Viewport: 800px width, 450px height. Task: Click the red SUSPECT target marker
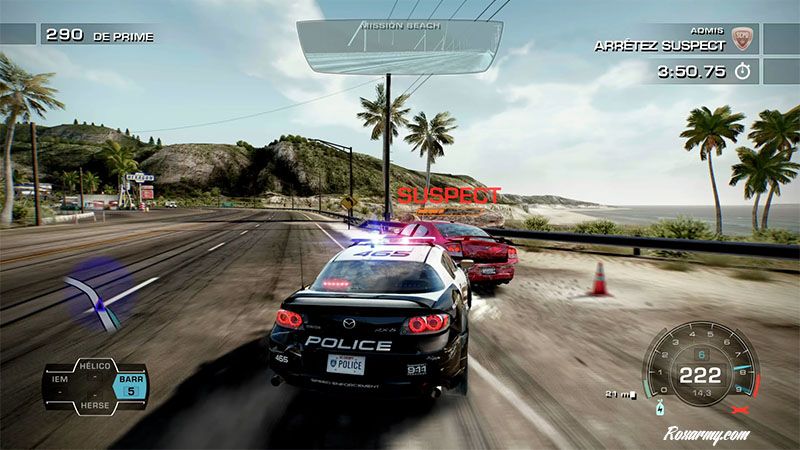coord(448,196)
